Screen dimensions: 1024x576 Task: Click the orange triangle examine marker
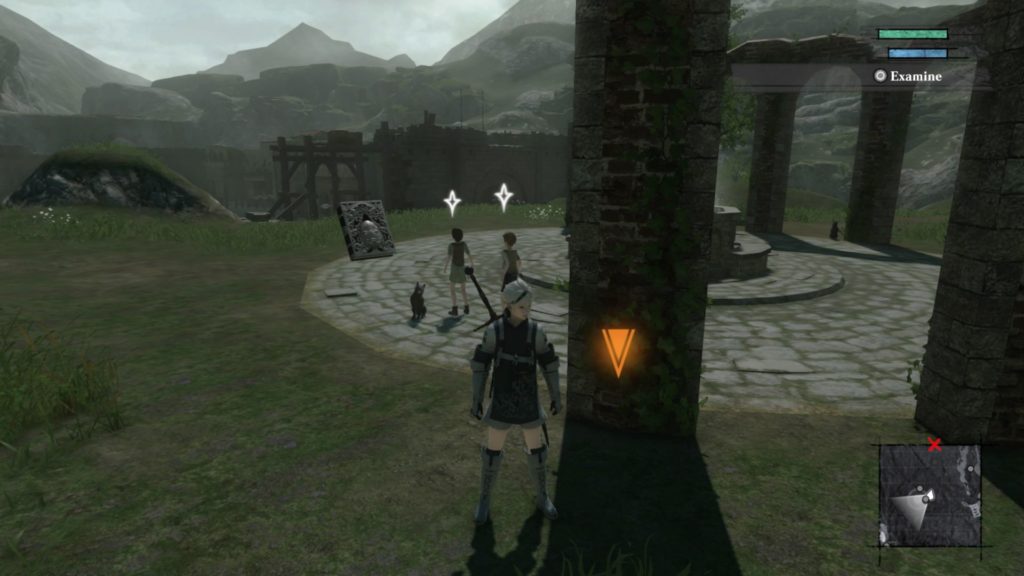tap(617, 351)
